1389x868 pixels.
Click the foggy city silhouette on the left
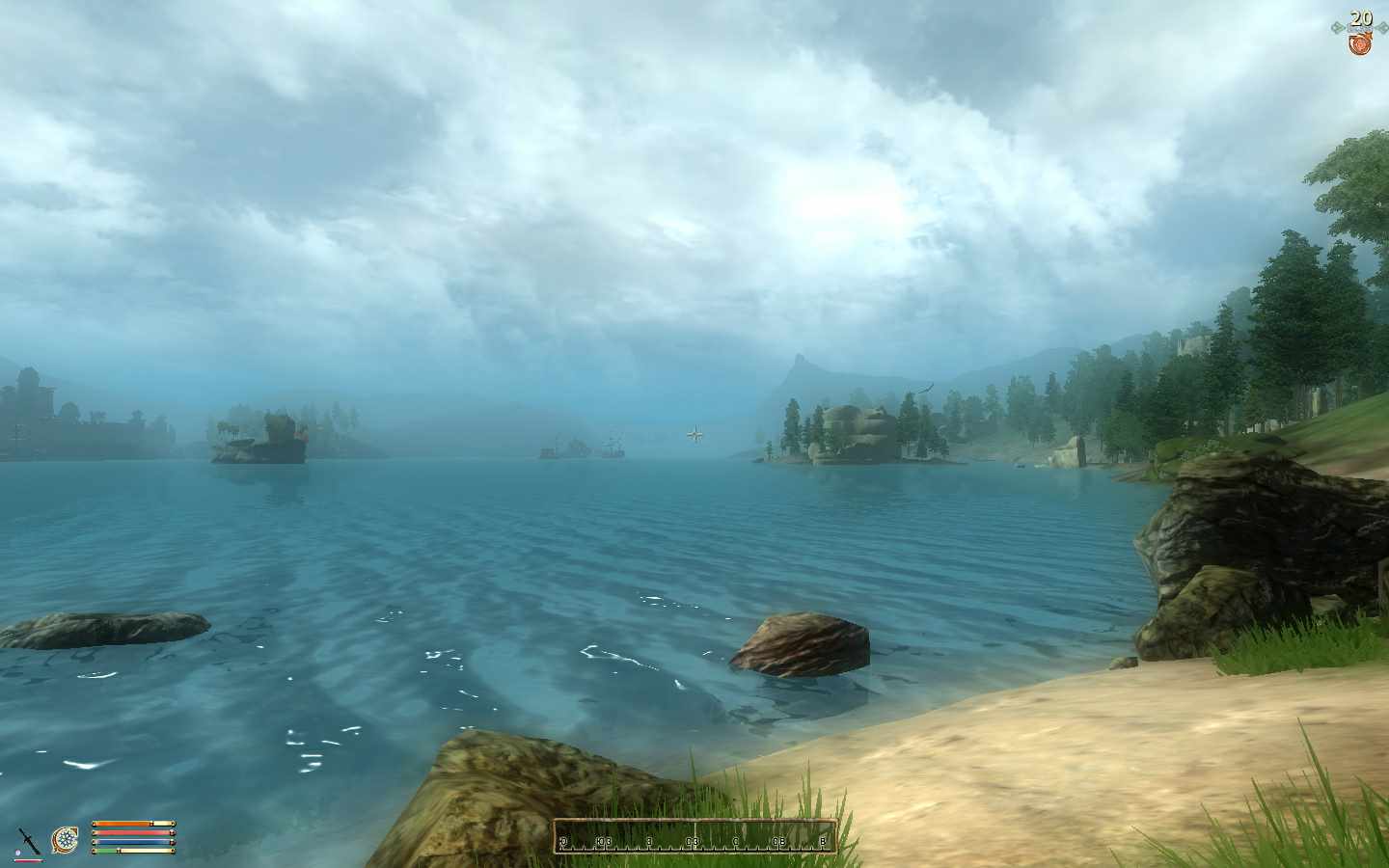click(x=58, y=410)
